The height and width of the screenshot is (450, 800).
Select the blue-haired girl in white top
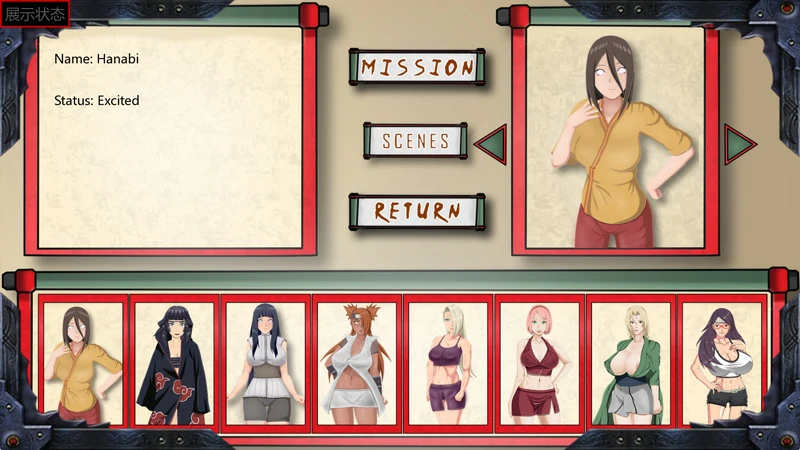[x=266, y=362]
